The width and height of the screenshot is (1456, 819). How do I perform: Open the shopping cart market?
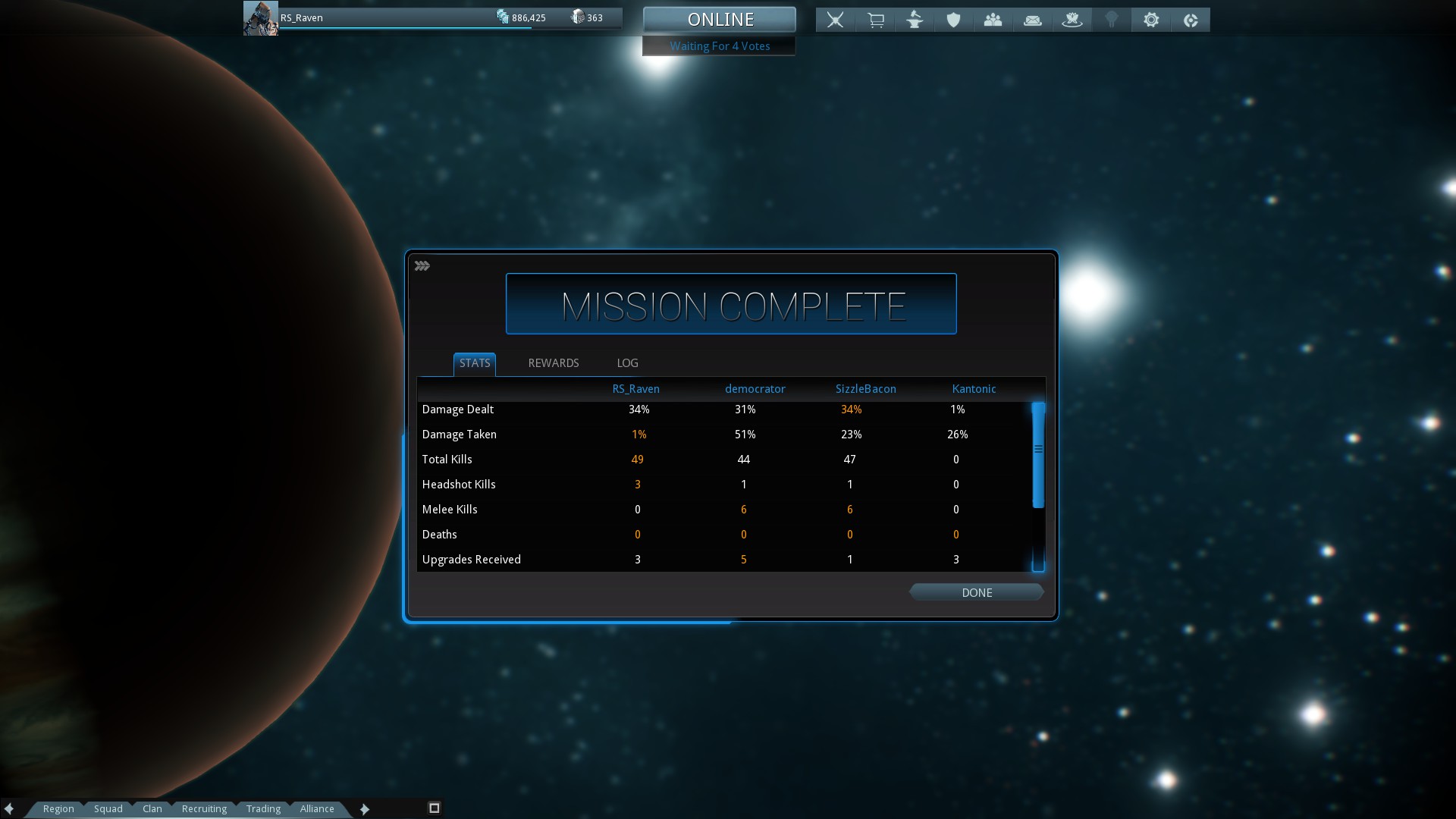click(875, 20)
